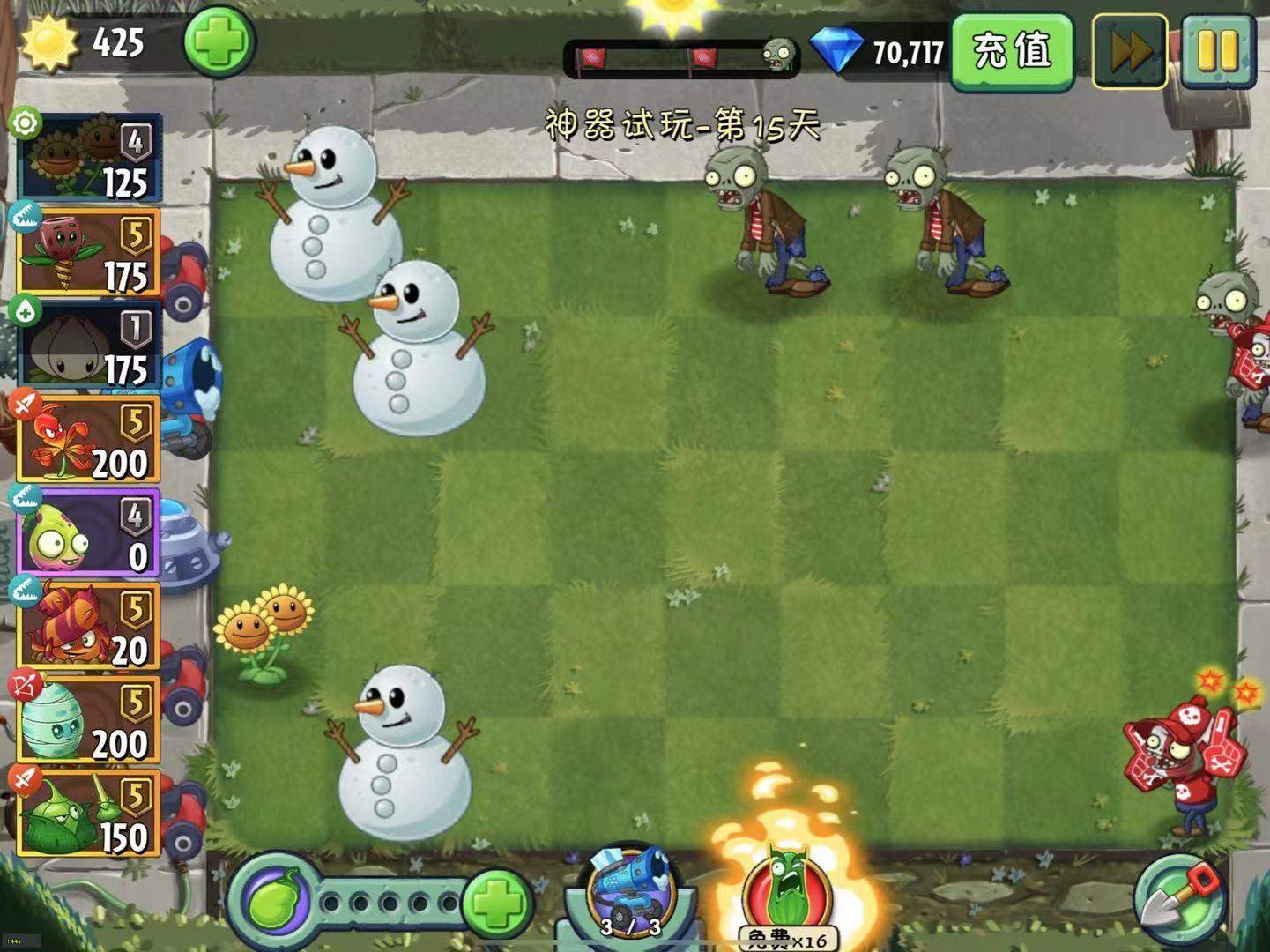Open the 充值 recharge store
This screenshot has height=952, width=1270.
coord(1010,53)
